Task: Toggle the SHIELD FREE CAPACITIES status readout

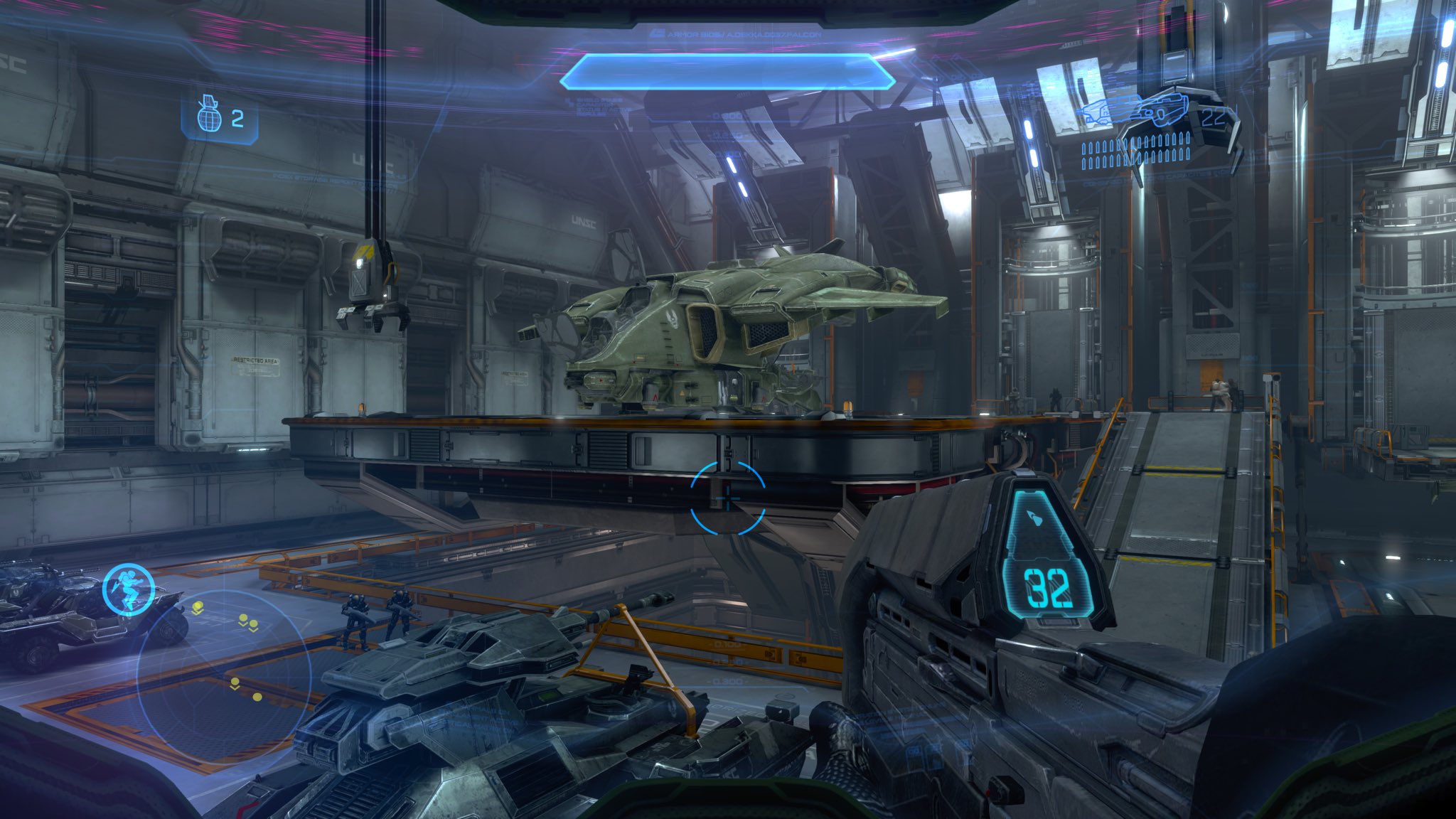Action: 601,107
